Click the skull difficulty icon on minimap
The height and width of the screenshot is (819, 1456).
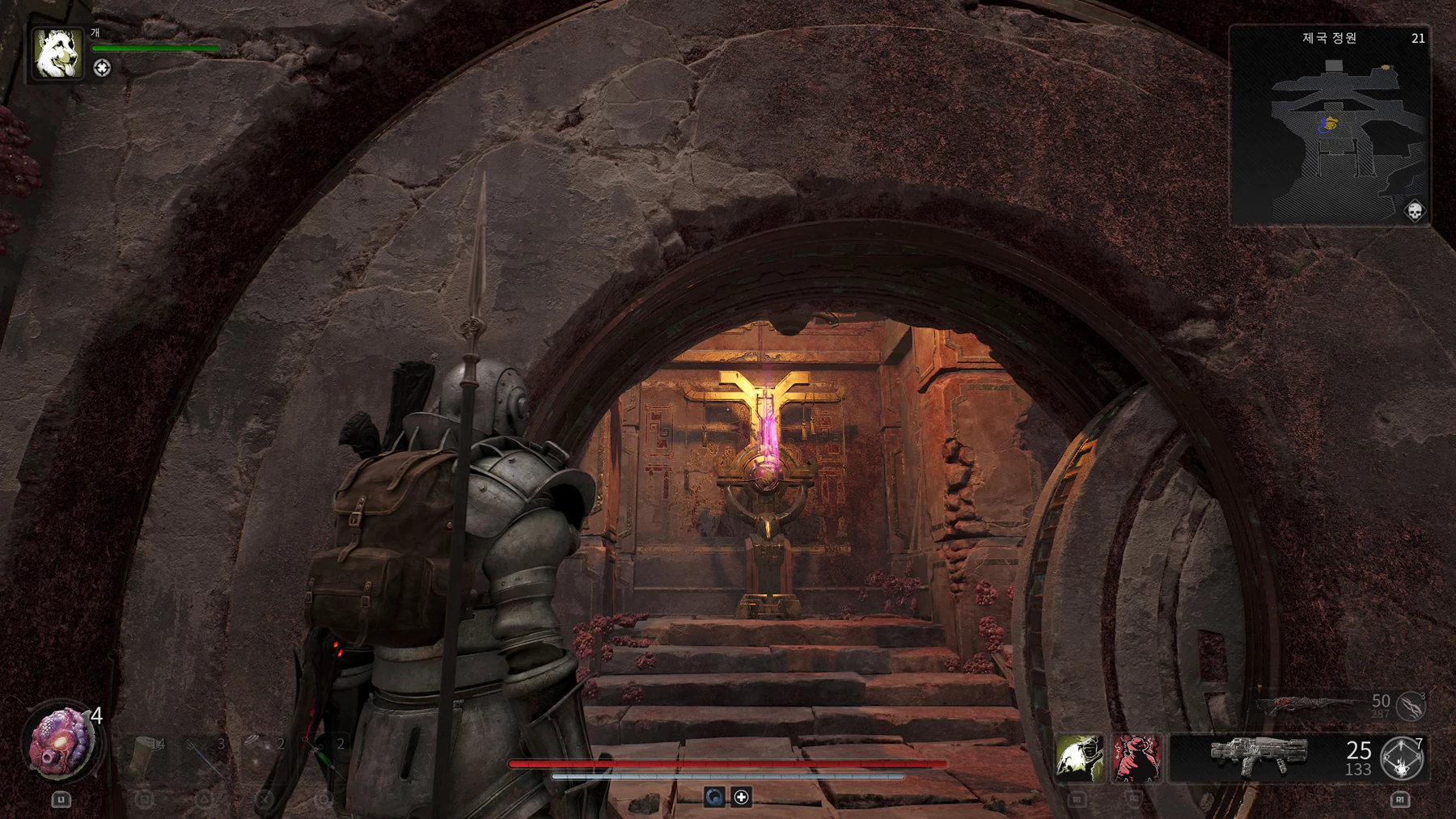pyautogui.click(x=1414, y=212)
